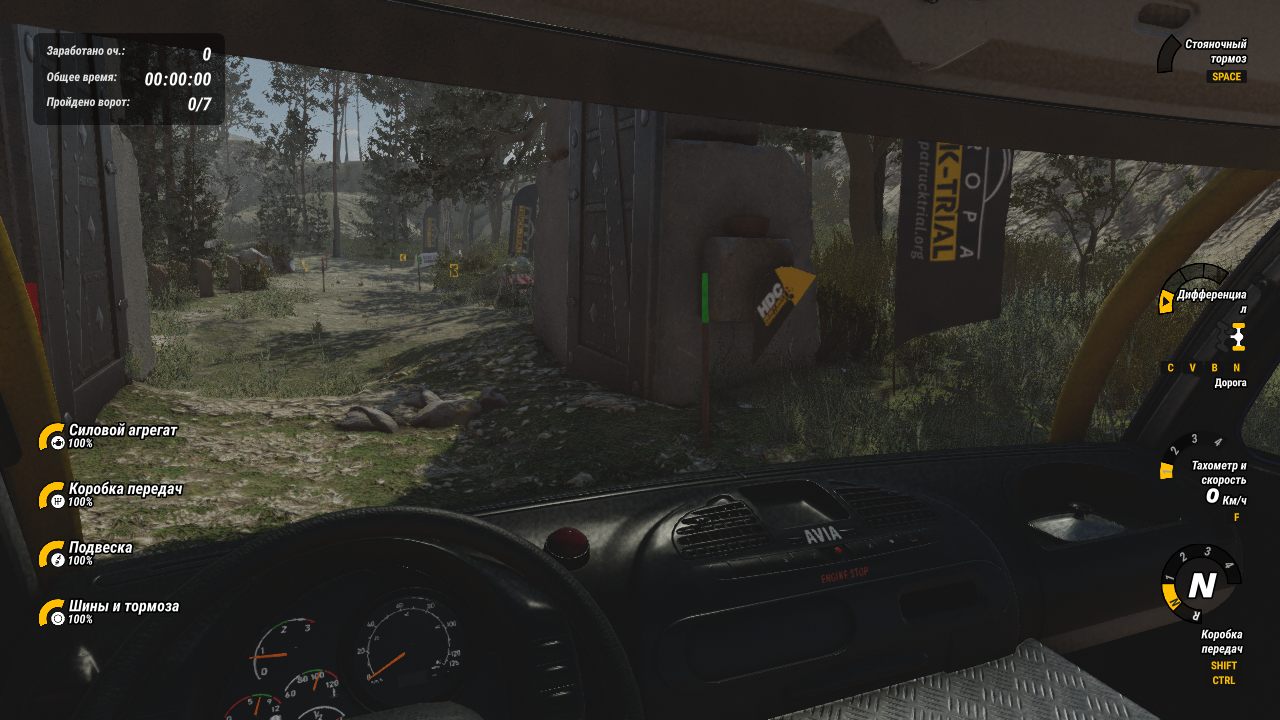This screenshot has height=720, width=1280.
Task: Click the parking brake lever icon
Action: pos(1168,52)
